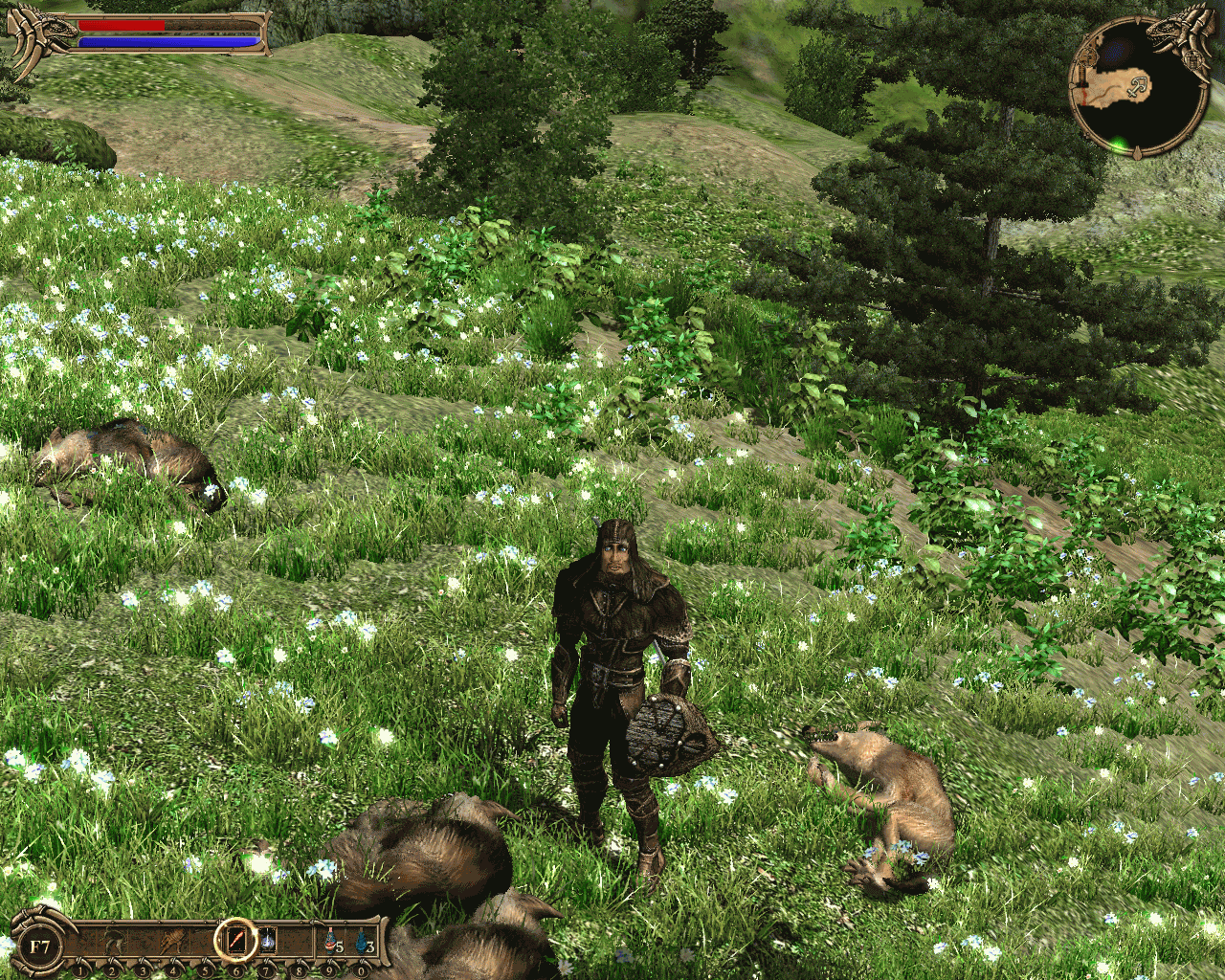Viewport: 1225px width, 980px height.
Task: Use the red health potion
Action: pos(332,942)
